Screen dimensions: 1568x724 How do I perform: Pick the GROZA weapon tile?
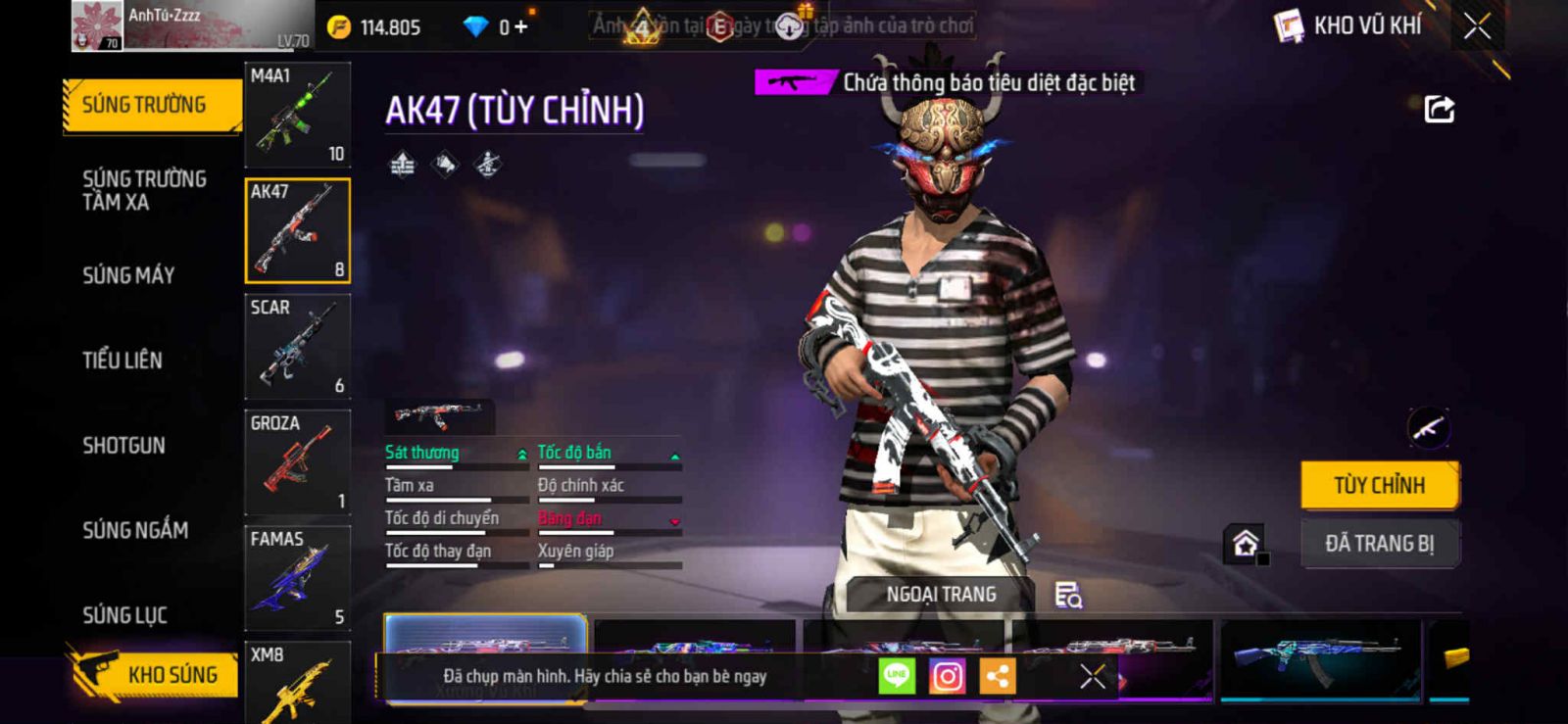click(x=297, y=461)
